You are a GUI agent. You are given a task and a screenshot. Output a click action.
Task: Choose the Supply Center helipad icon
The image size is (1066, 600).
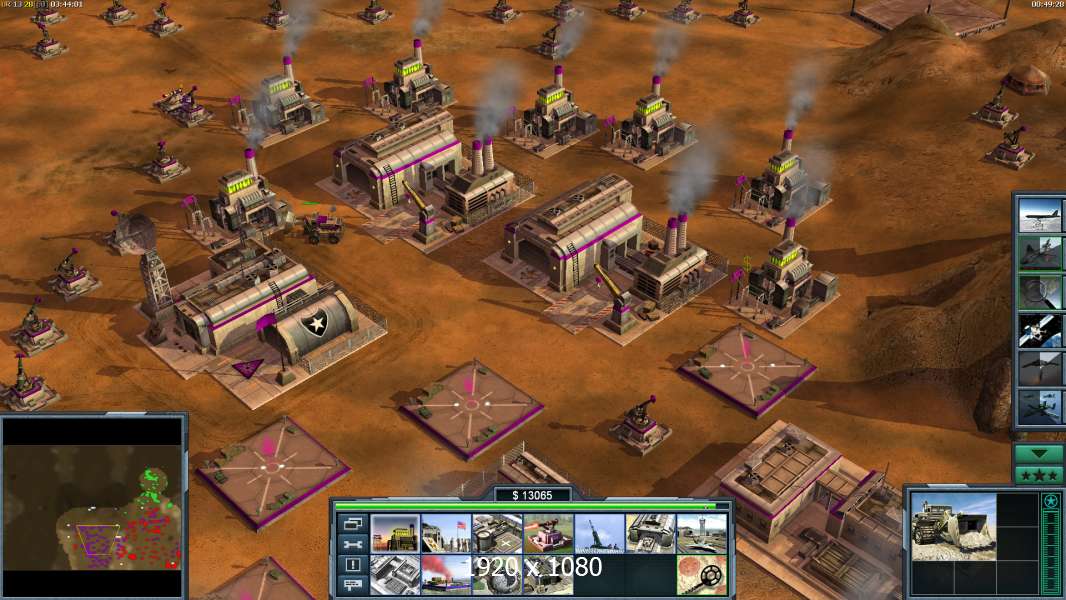pyautogui.click(x=497, y=533)
